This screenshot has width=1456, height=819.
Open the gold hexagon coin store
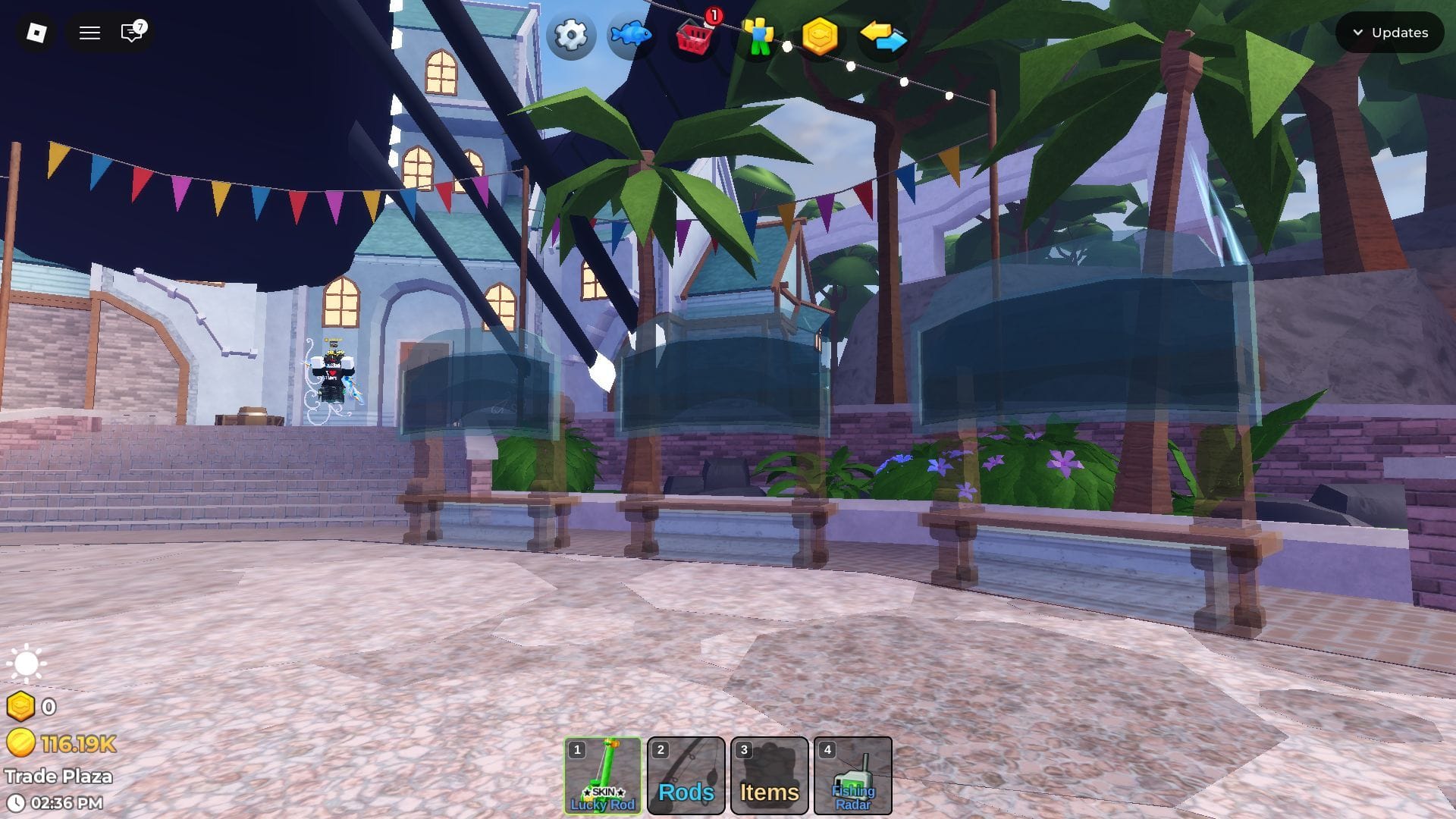click(x=820, y=36)
